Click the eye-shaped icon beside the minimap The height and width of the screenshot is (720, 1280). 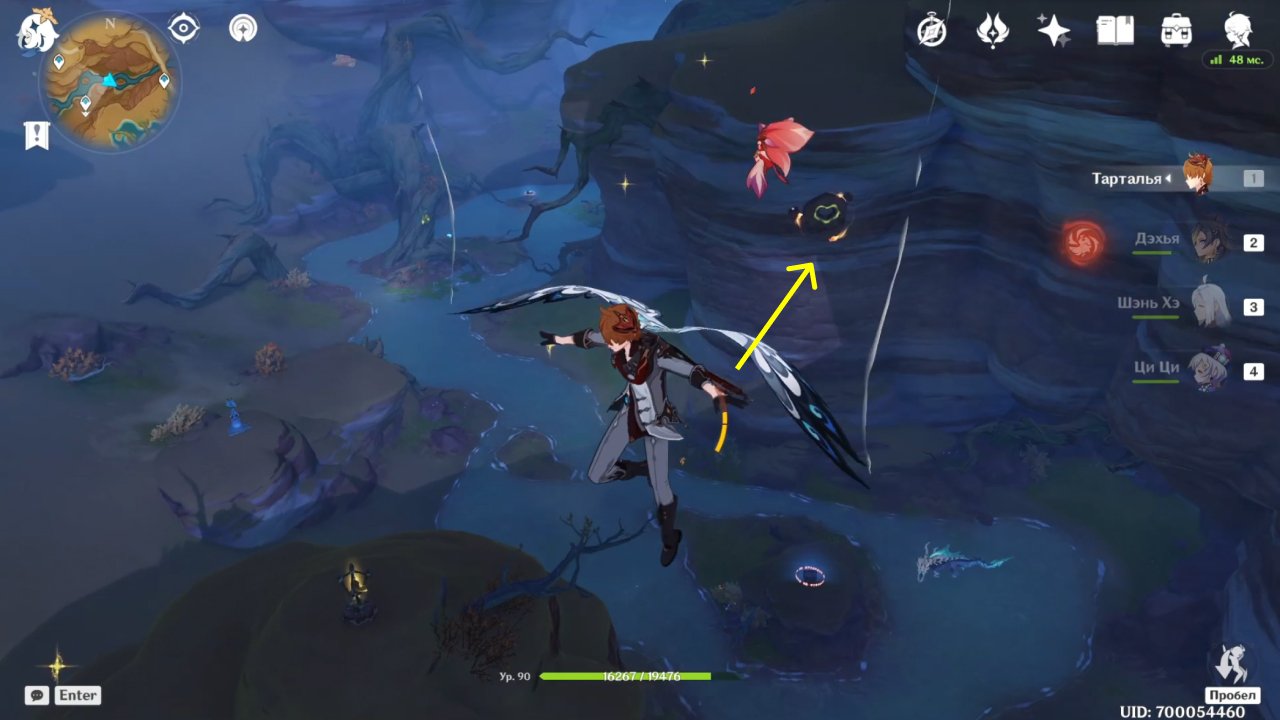coord(184,28)
